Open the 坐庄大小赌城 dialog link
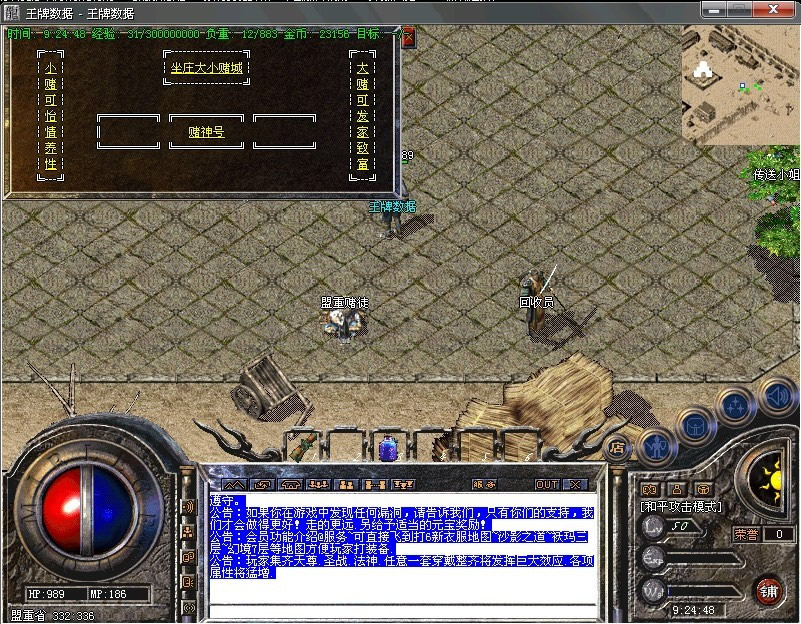 tap(206, 68)
